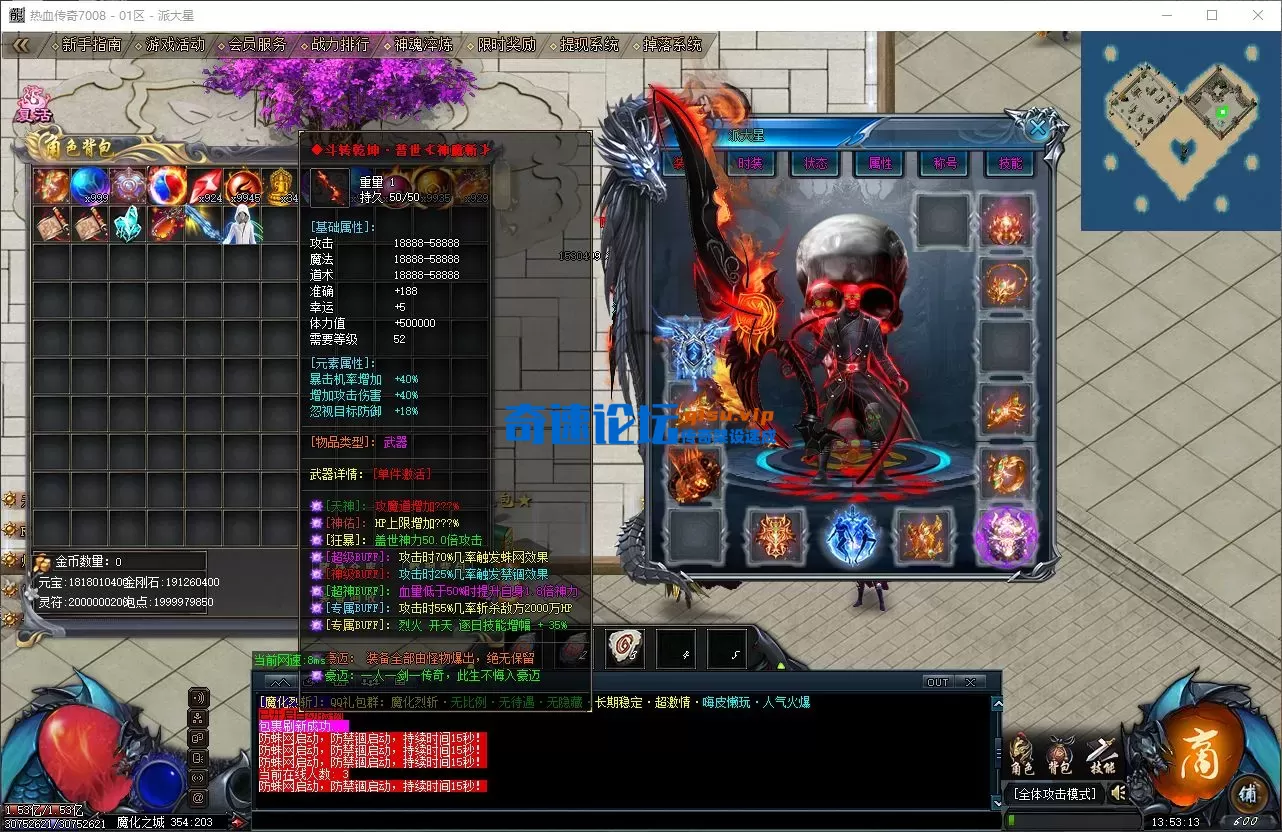Close the character equipment panel
This screenshot has width=1282, height=832.
coord(1039,128)
